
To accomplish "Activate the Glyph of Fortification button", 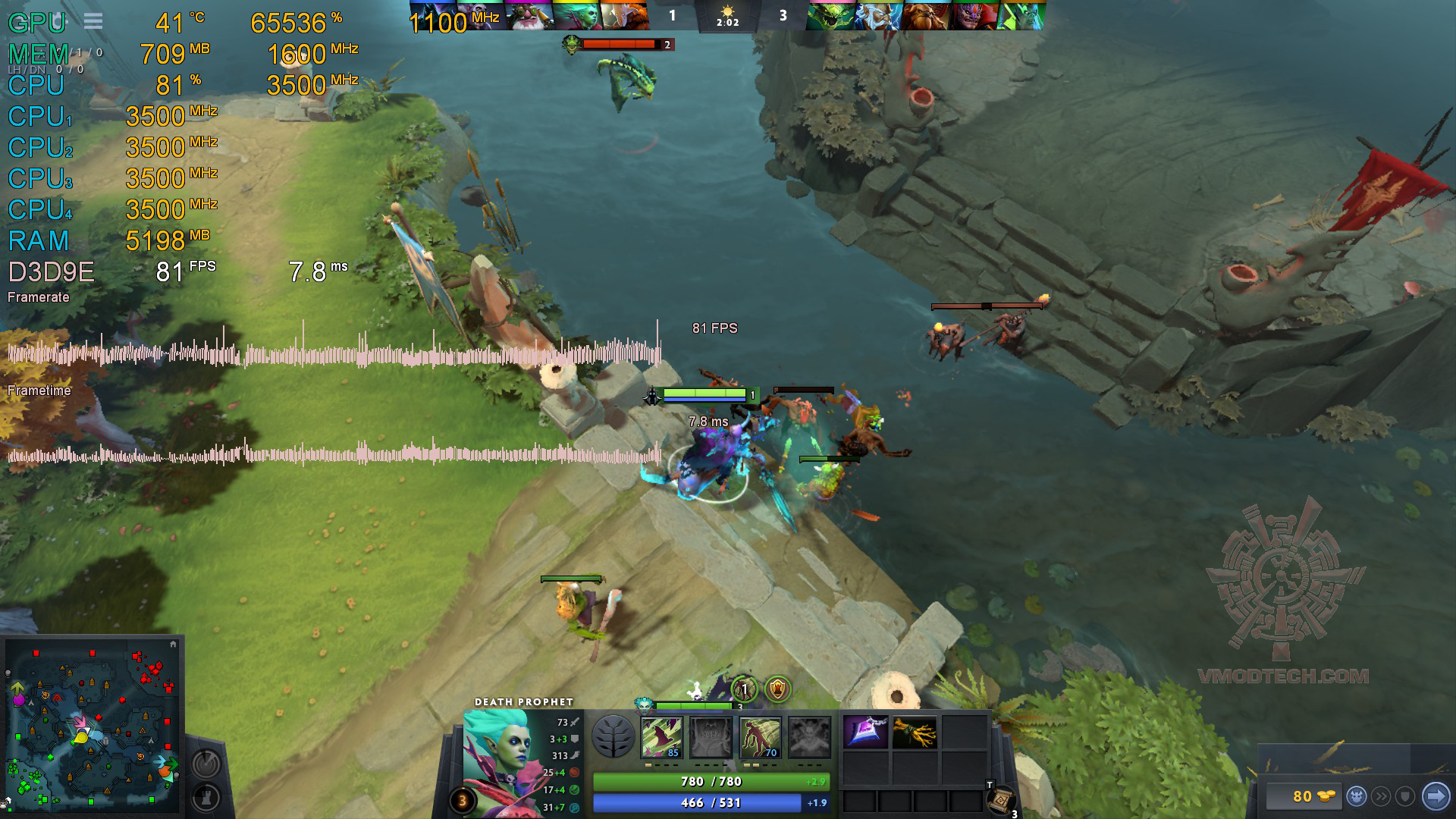I will click(x=206, y=798).
